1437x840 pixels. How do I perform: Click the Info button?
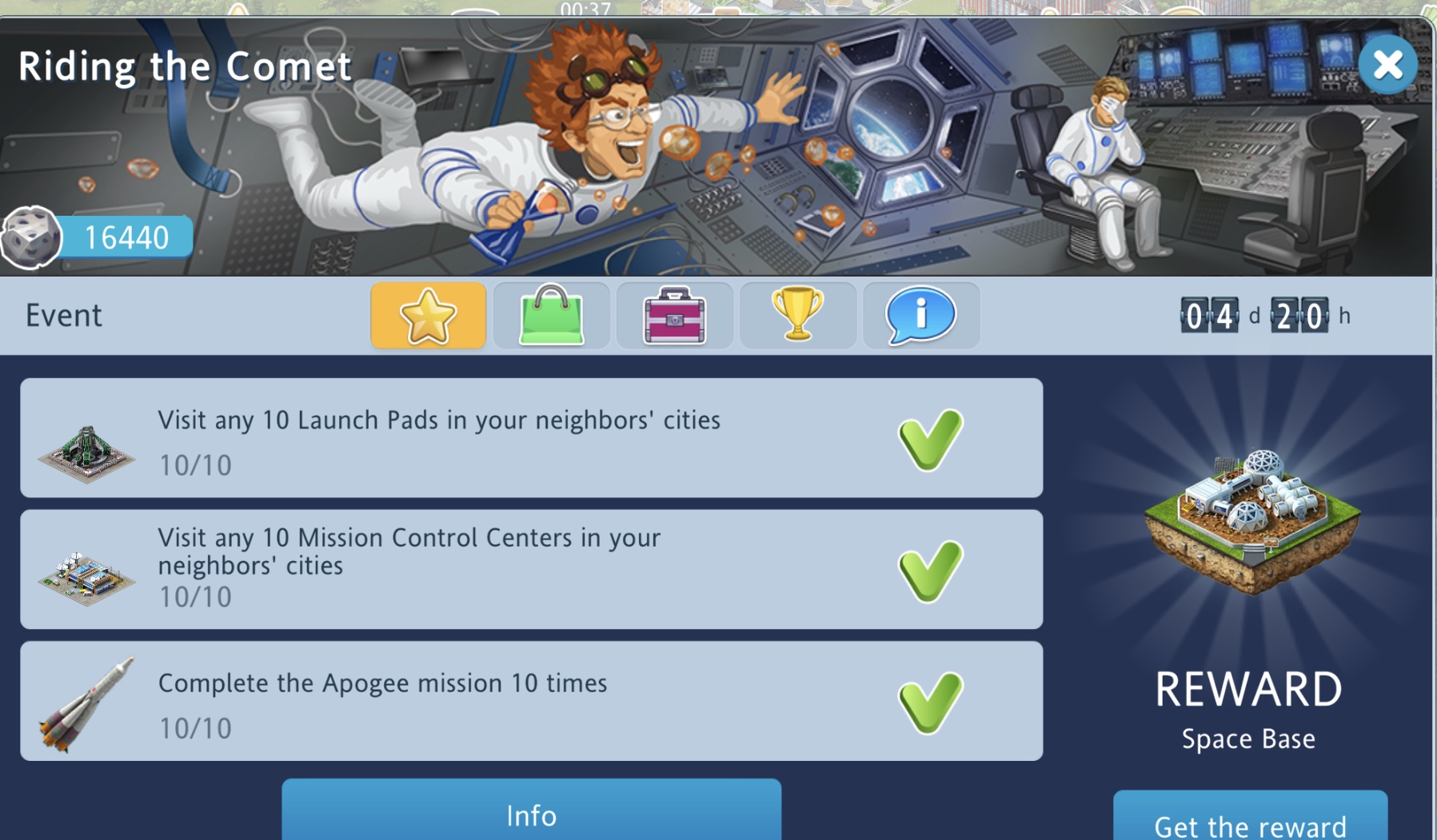tap(531, 814)
